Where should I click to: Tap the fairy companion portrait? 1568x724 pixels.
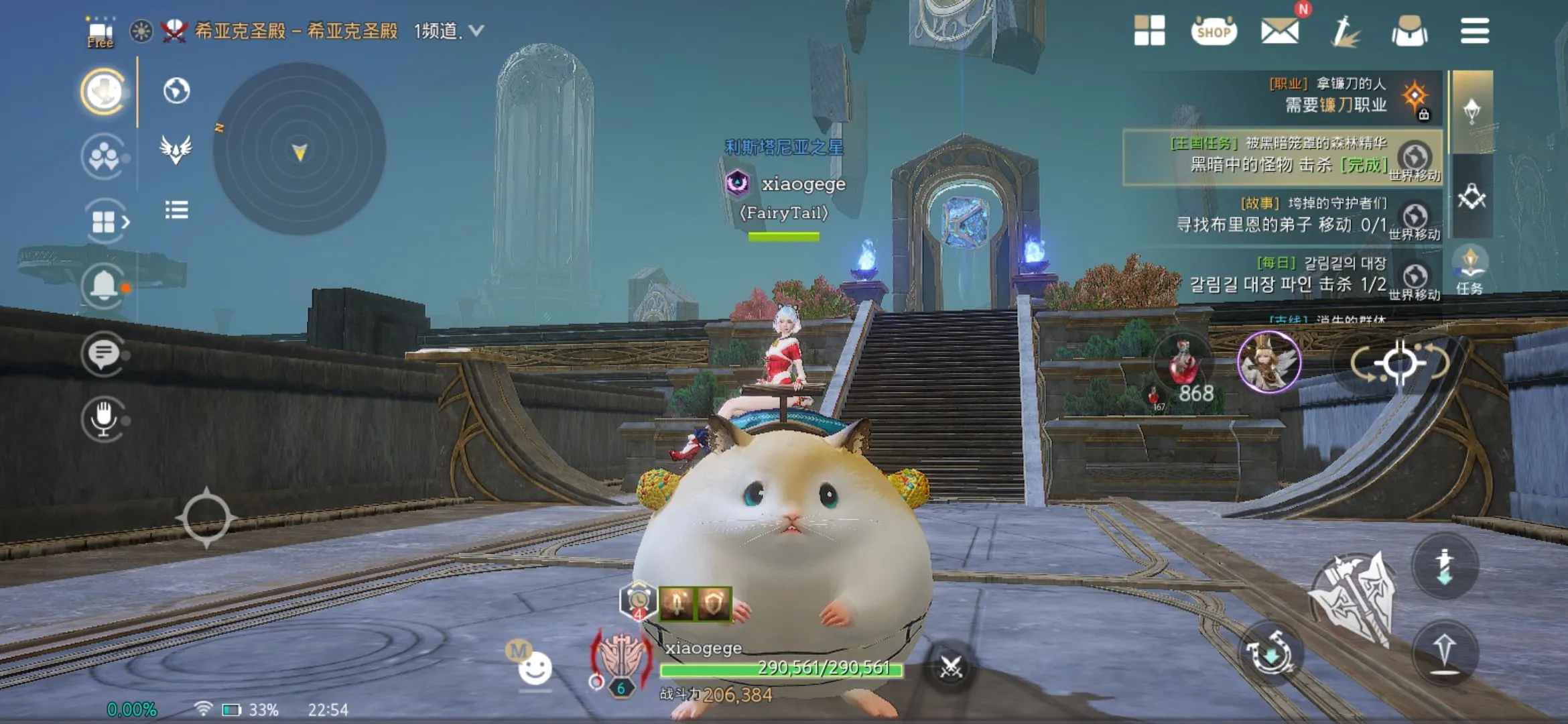tap(1268, 363)
